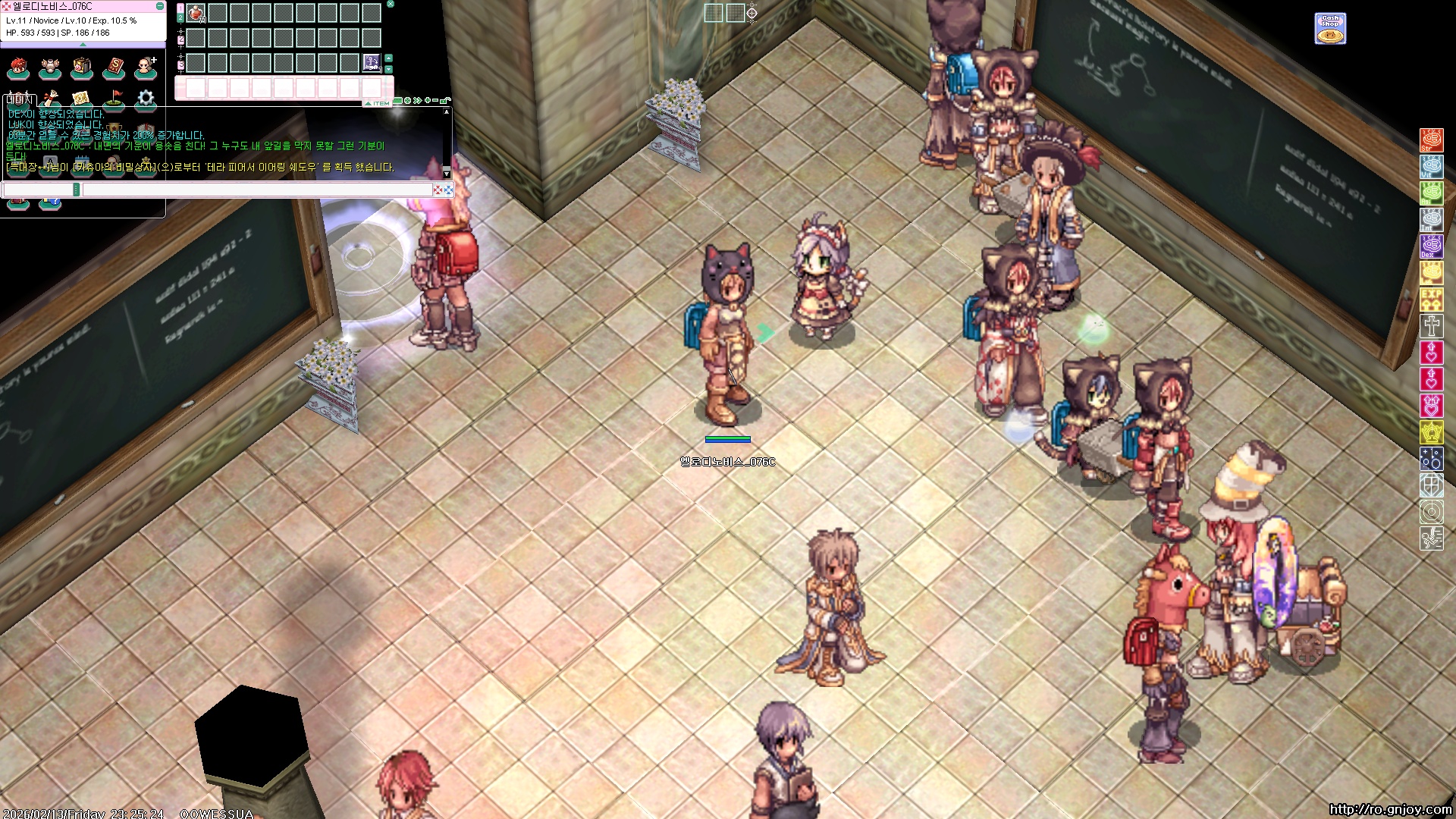1456x819 pixels.
Task: Click the chat log's down scroll arrow
Action: 447,174
